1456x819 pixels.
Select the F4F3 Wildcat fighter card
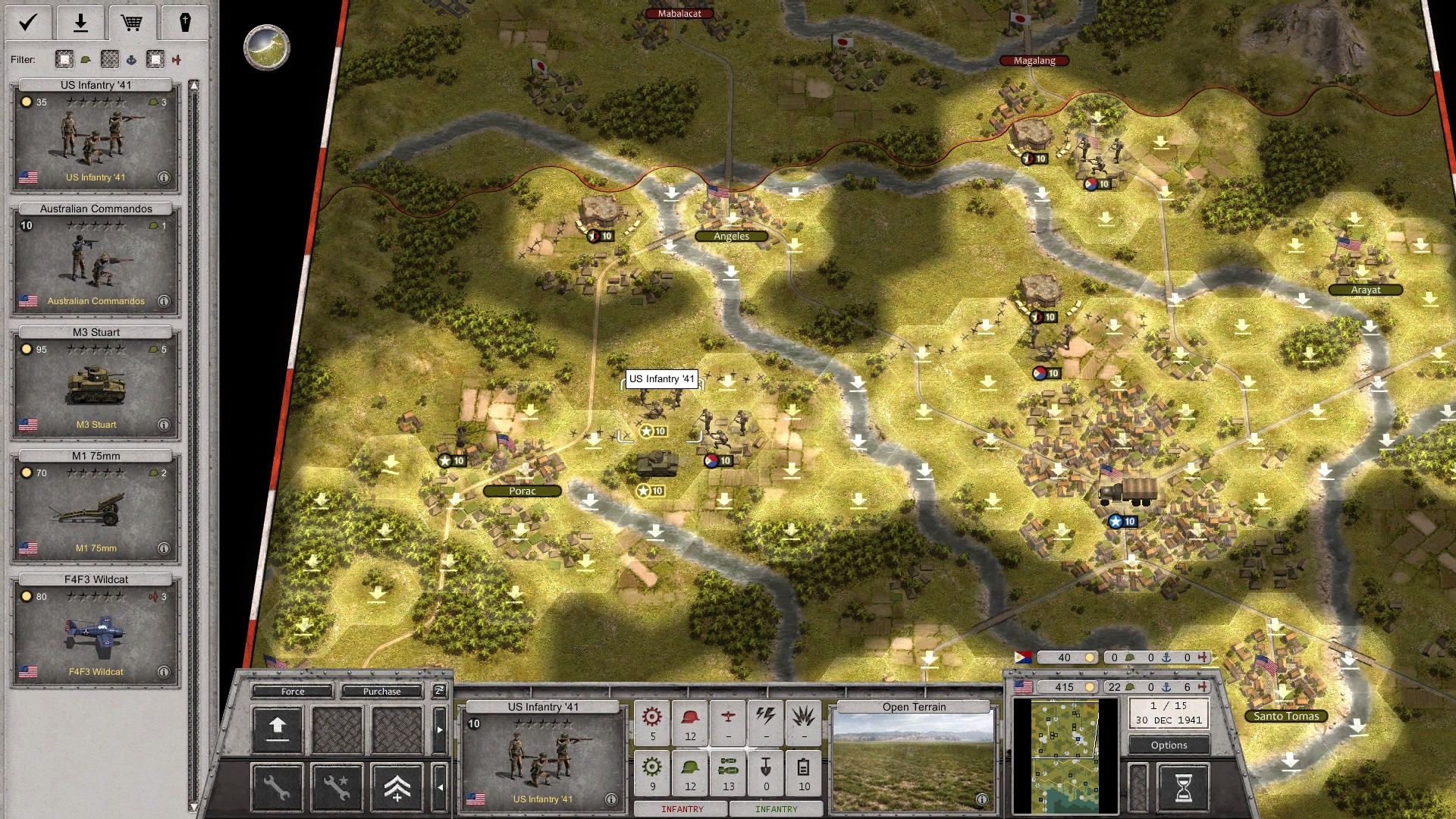(x=96, y=630)
